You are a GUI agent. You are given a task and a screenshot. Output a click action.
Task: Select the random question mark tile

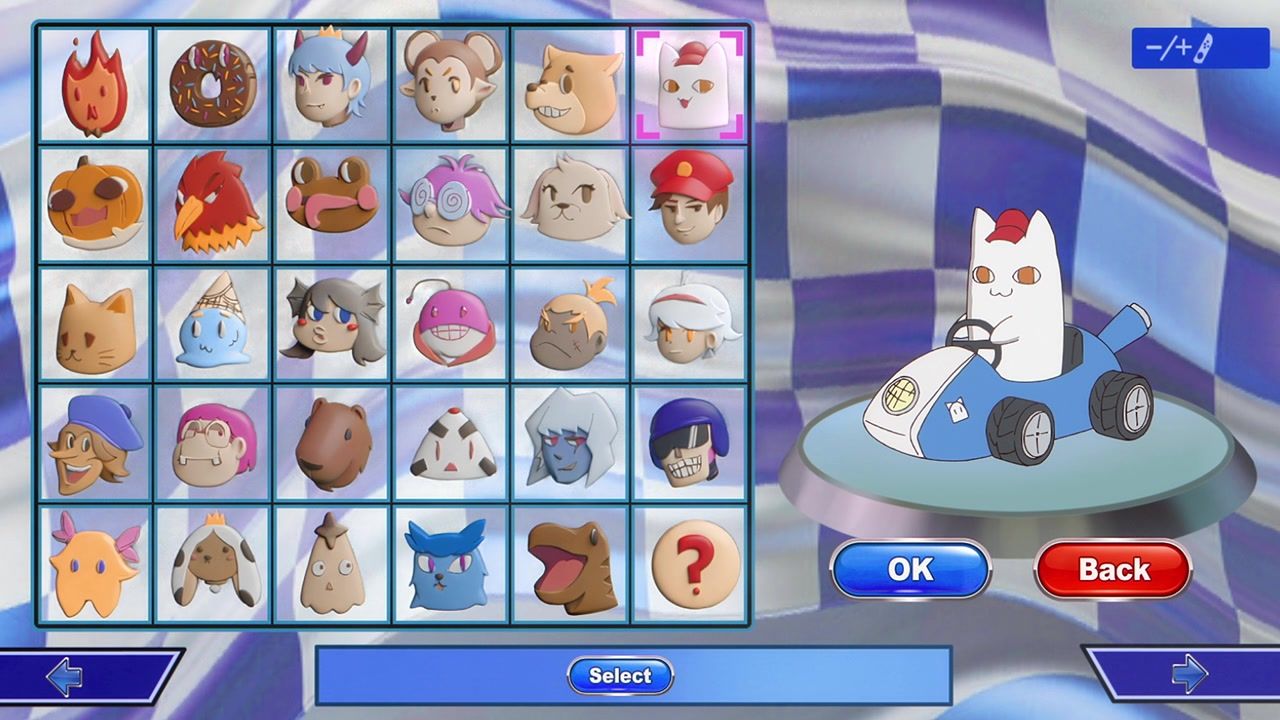click(690, 564)
